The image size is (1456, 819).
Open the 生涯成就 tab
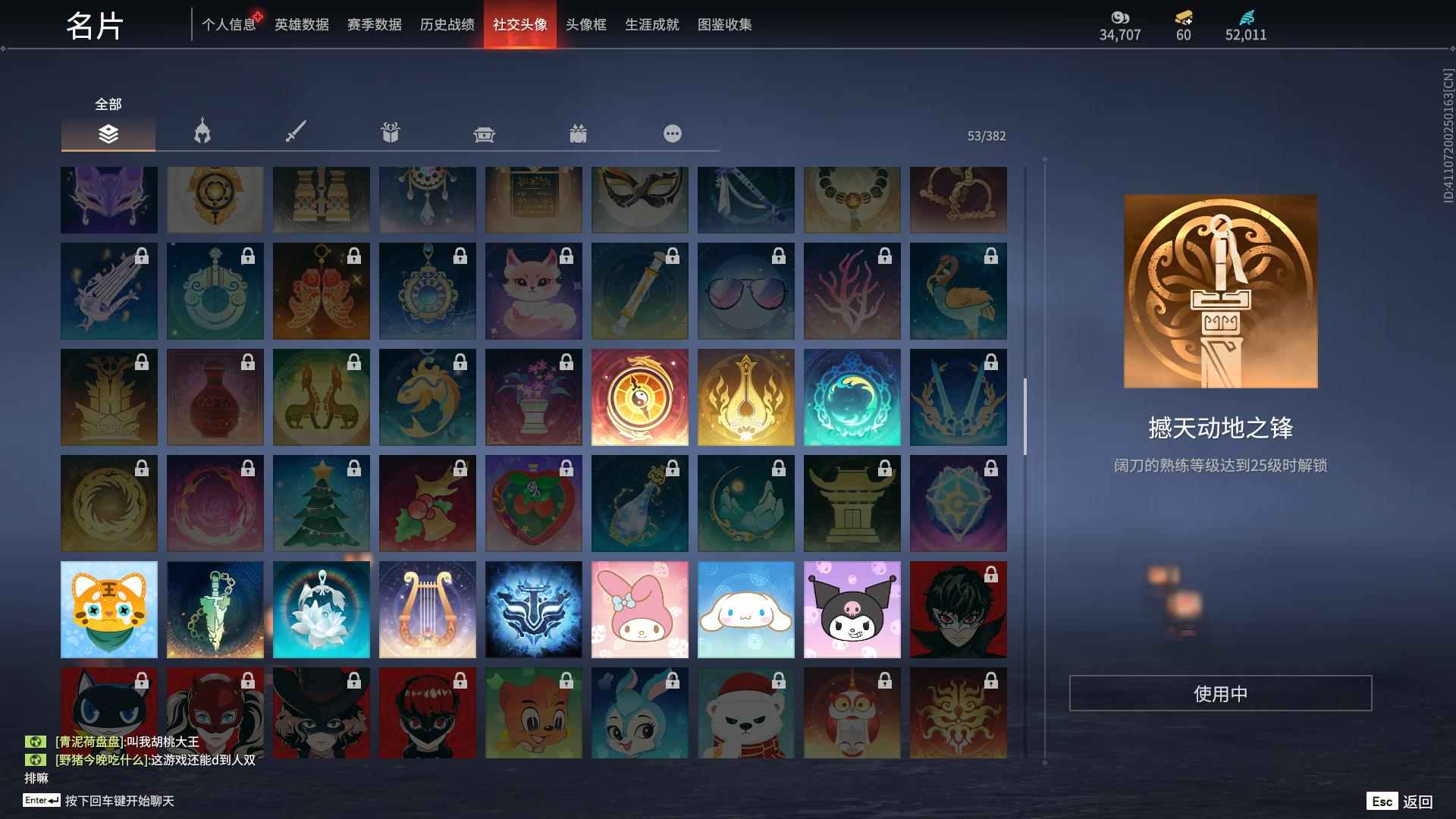point(651,24)
